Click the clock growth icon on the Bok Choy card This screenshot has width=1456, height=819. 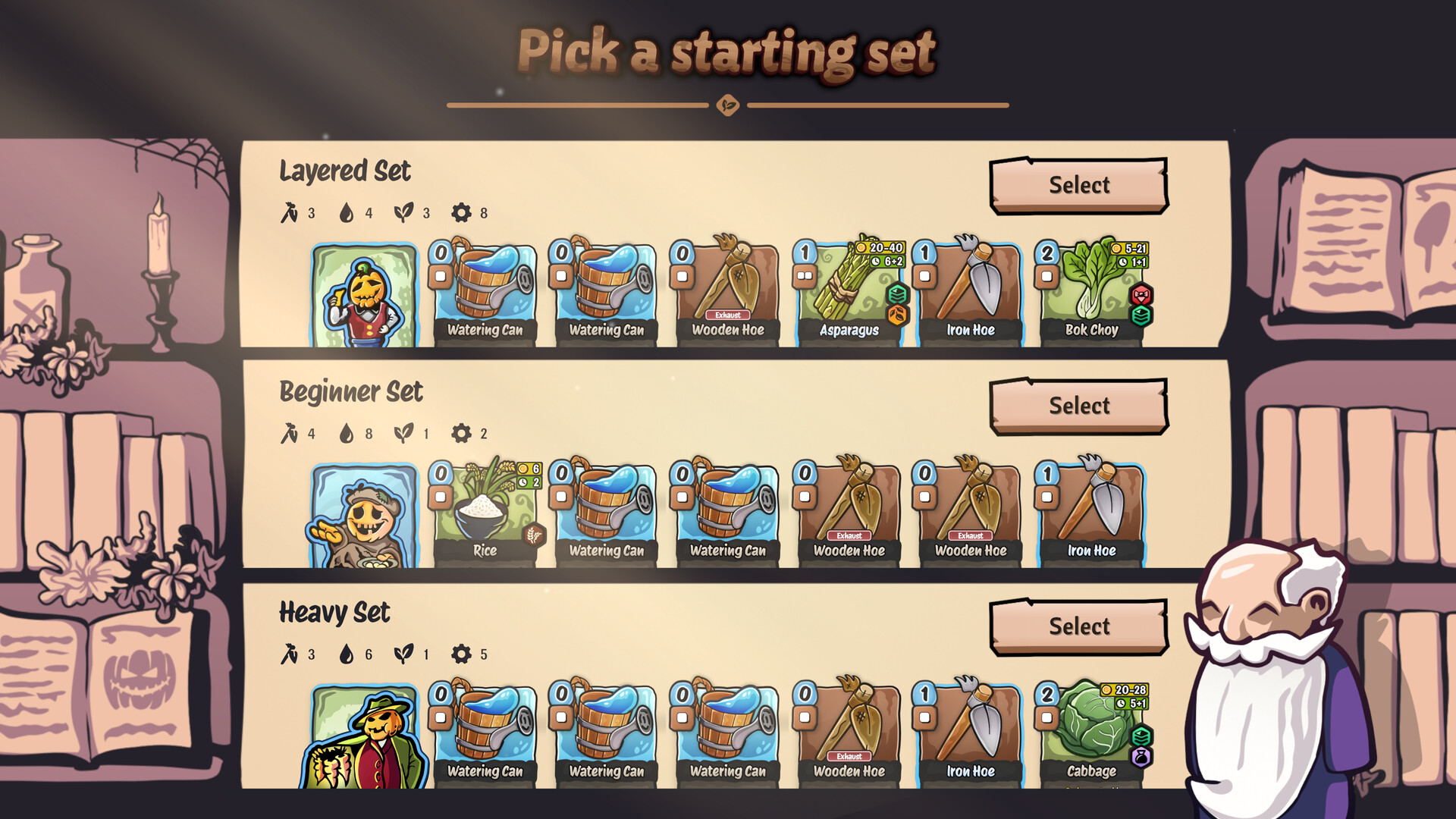tap(1122, 261)
